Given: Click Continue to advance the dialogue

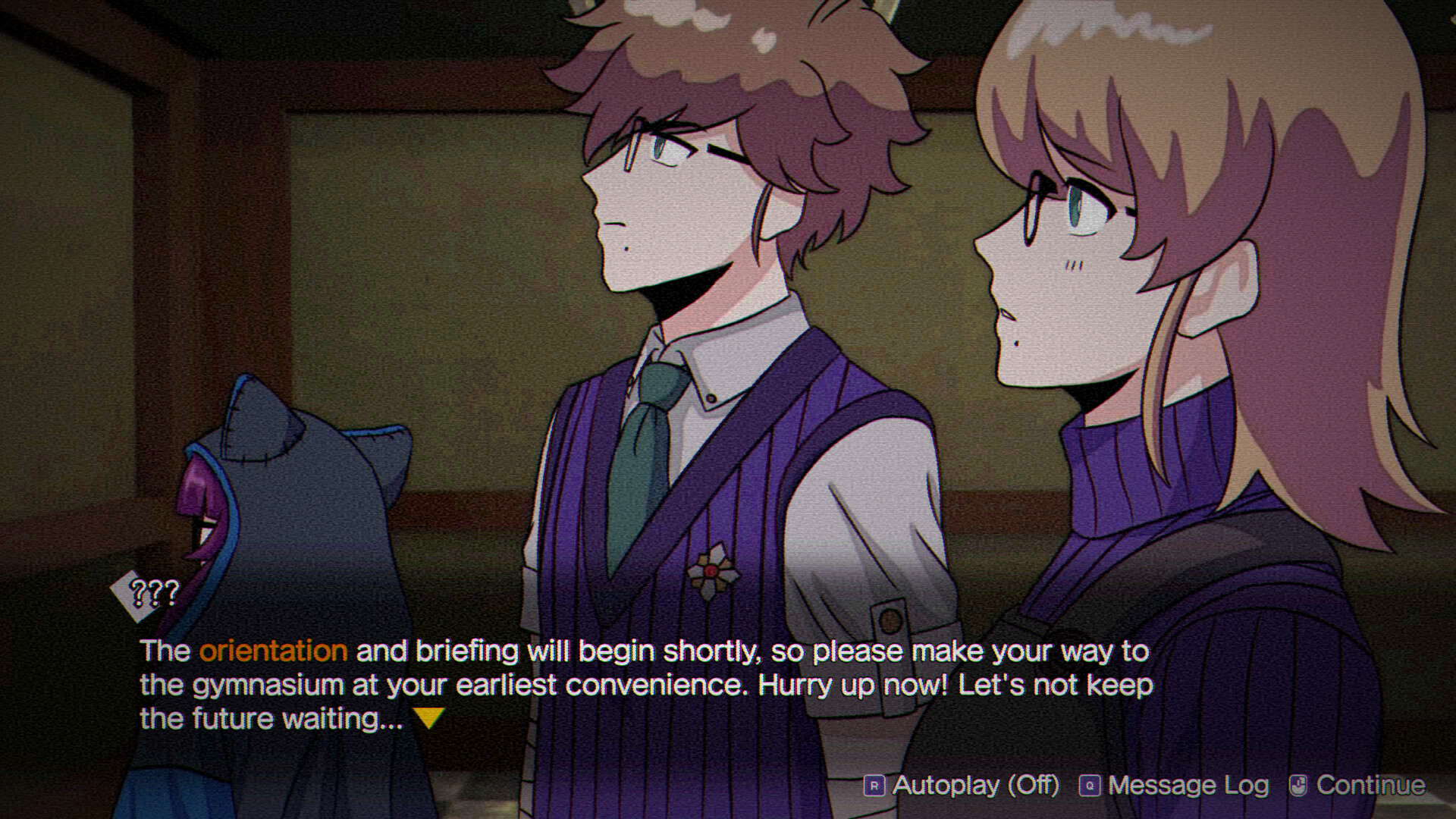Looking at the screenshot, I should [x=1371, y=785].
